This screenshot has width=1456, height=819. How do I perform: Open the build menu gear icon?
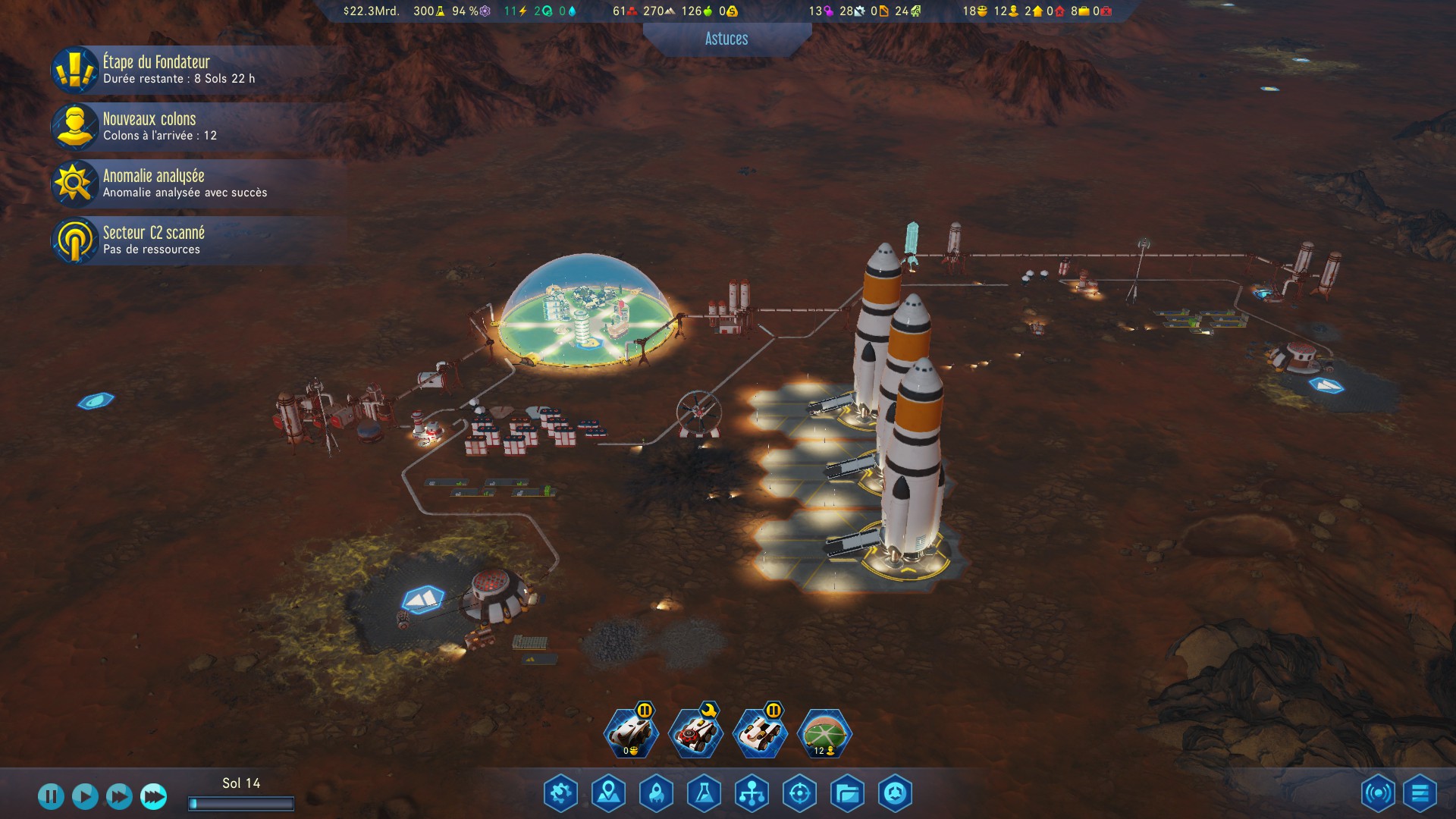pyautogui.click(x=561, y=794)
